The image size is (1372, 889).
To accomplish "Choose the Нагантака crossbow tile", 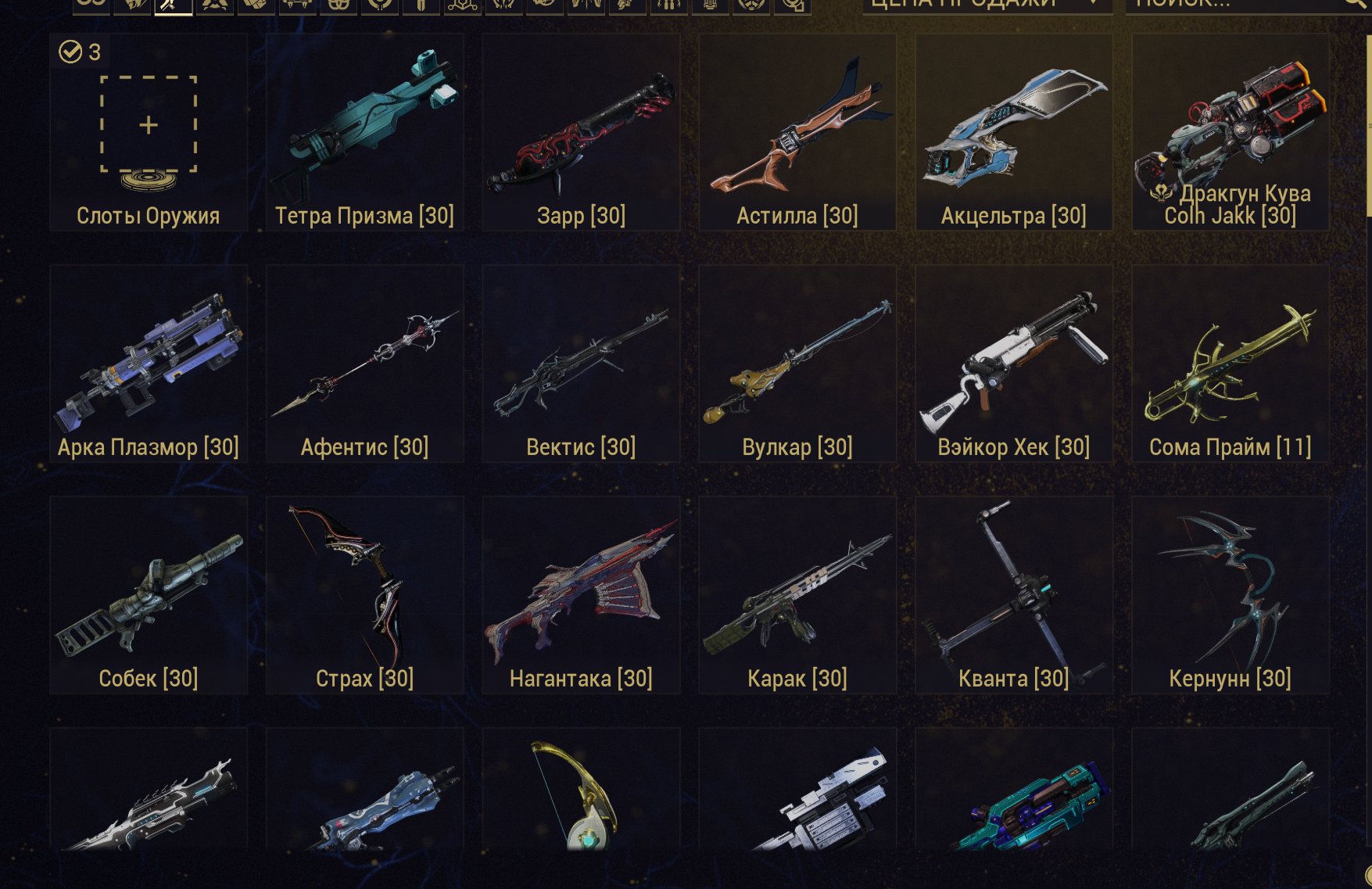I will [581, 594].
